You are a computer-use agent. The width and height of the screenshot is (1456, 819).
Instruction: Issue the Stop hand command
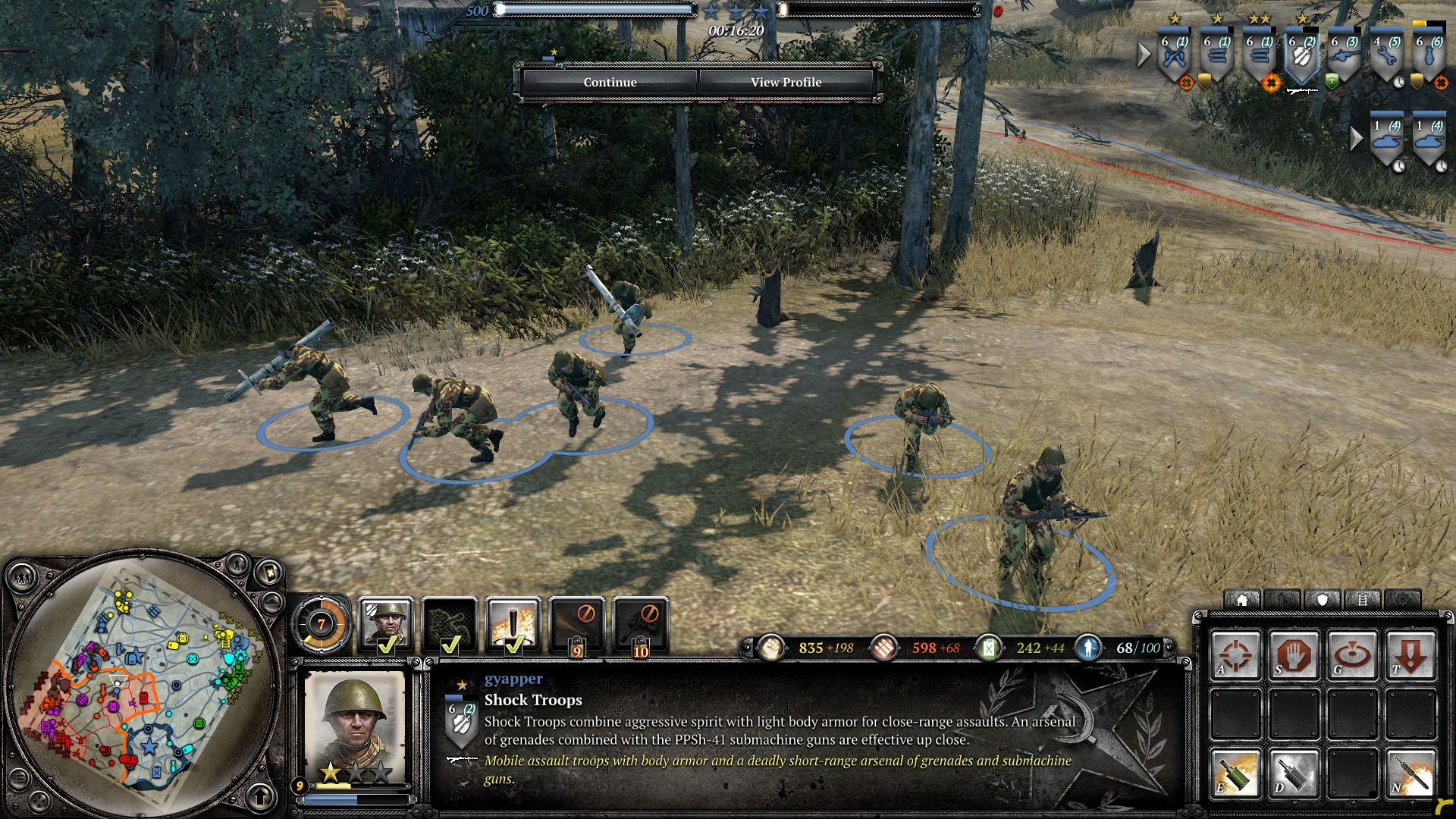(1294, 654)
